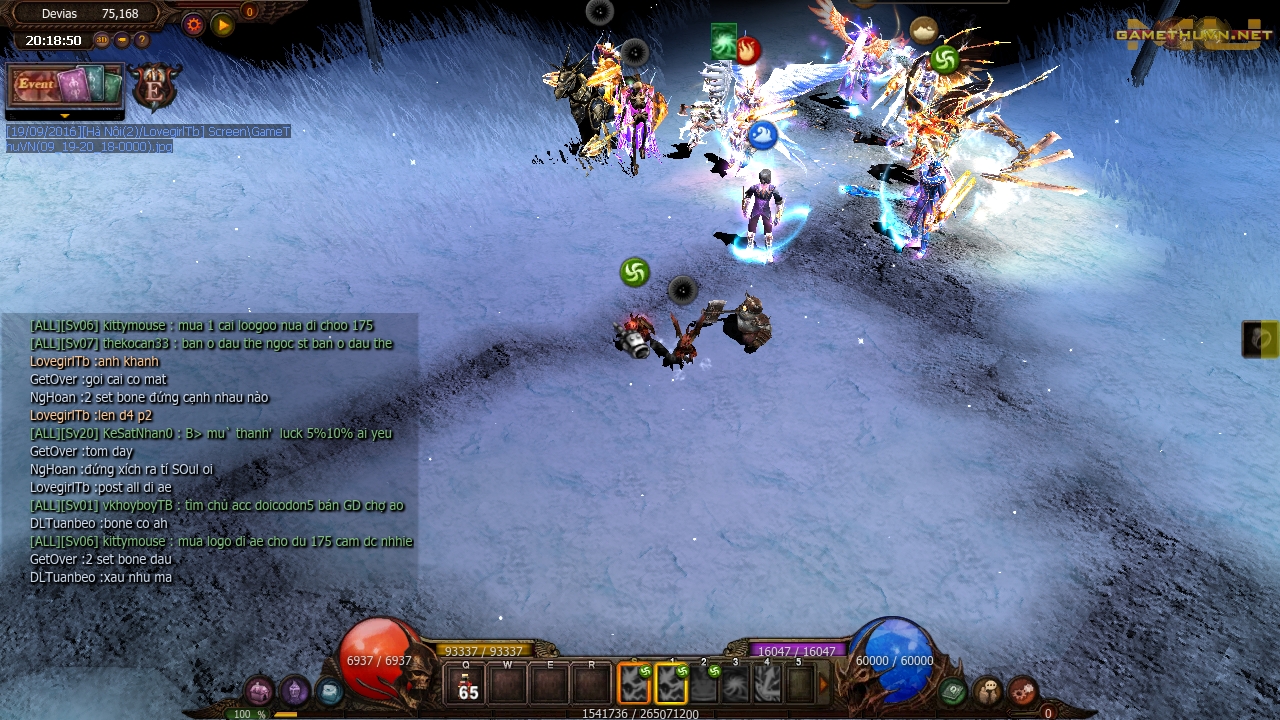1280x720 pixels.
Task: Click the chat speech-bubble icon near the clock
Action: [121, 40]
